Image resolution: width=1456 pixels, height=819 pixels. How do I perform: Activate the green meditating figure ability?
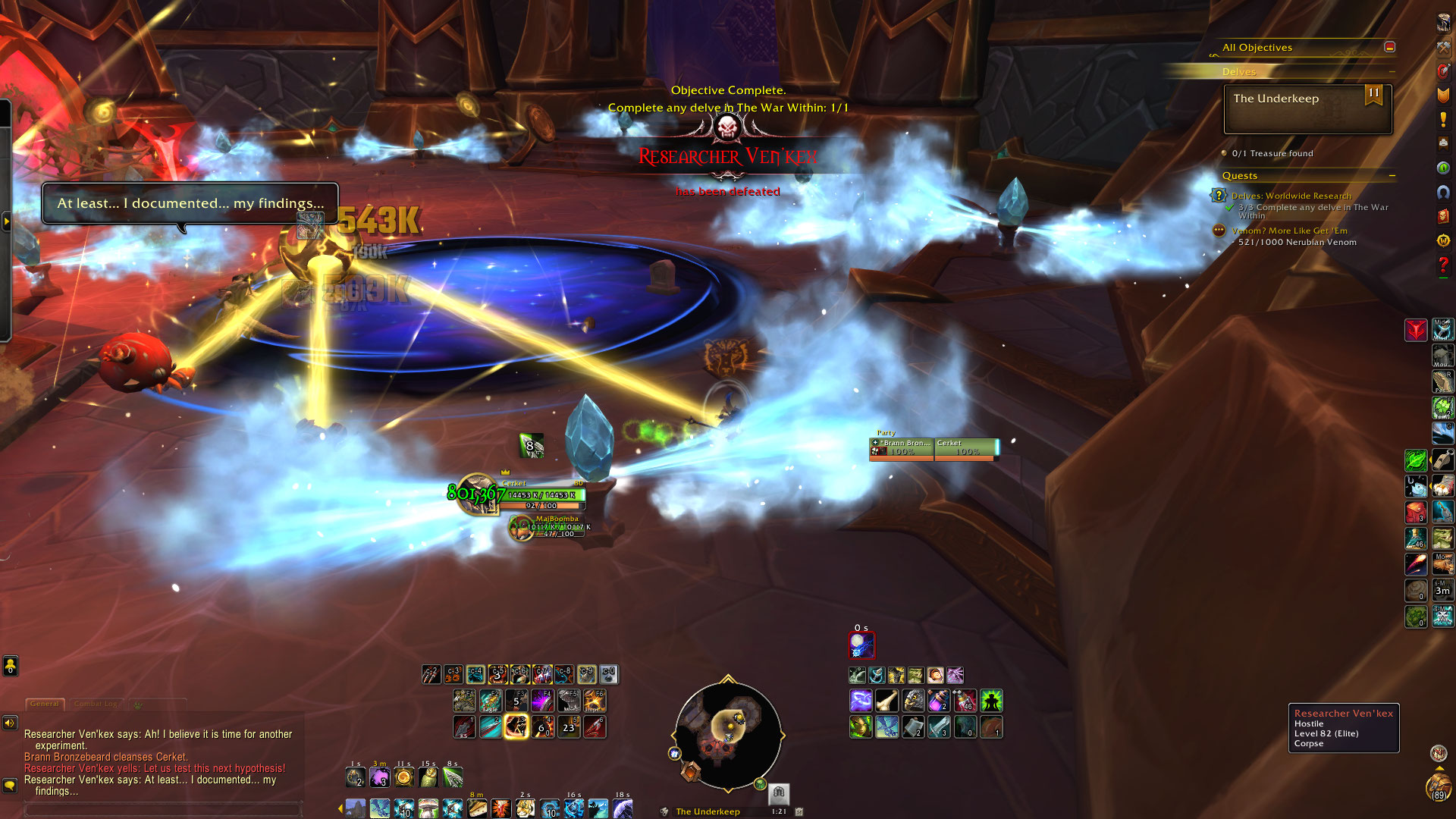[x=991, y=701]
